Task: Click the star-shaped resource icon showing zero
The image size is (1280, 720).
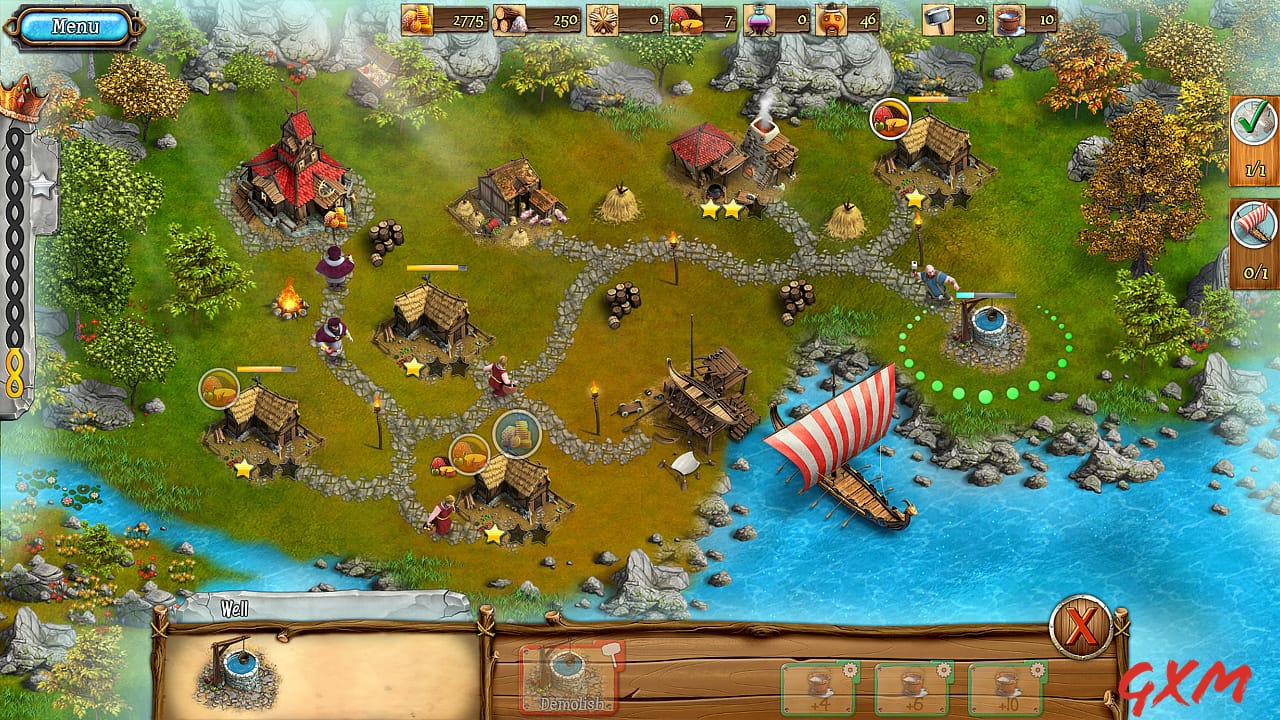Action: pyautogui.click(x=601, y=19)
